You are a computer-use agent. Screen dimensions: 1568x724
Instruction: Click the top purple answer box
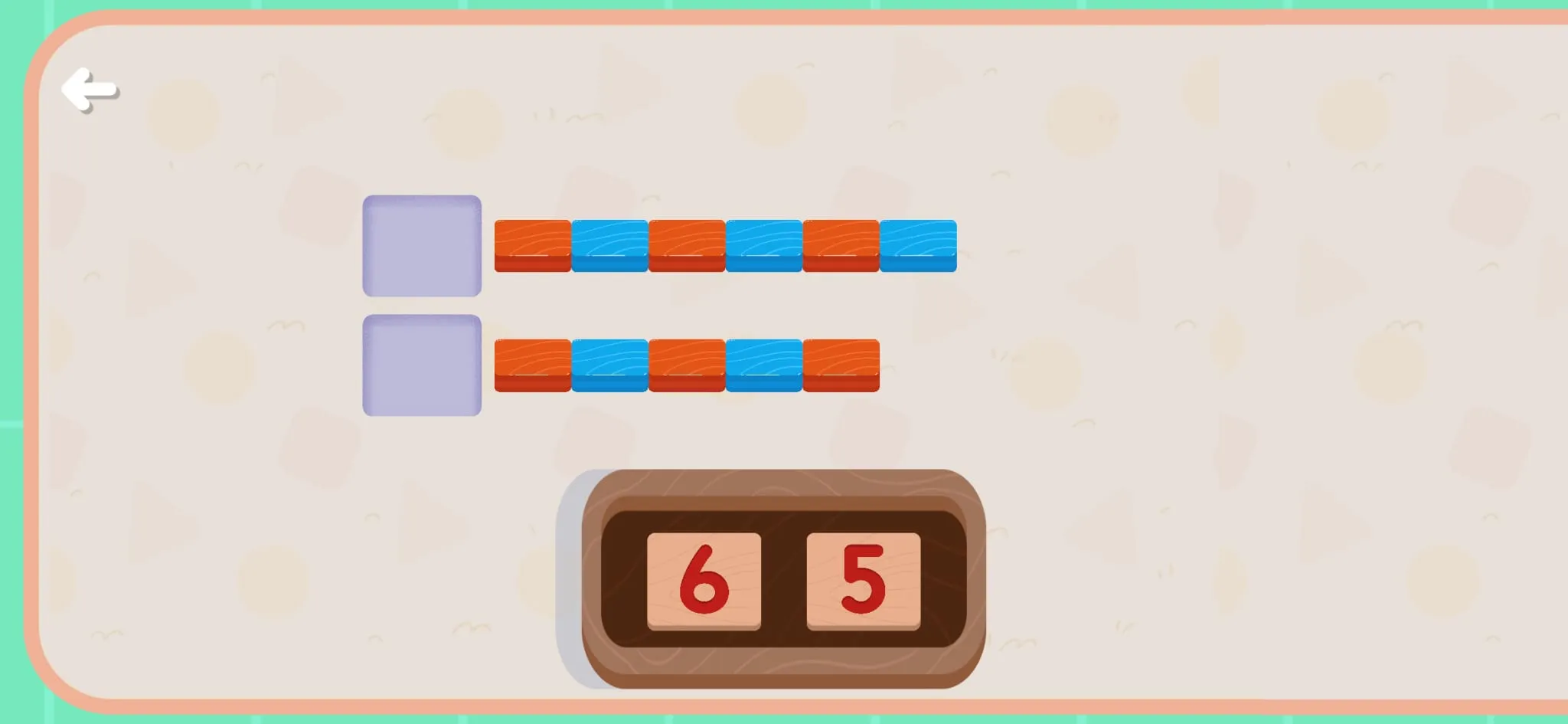(422, 244)
